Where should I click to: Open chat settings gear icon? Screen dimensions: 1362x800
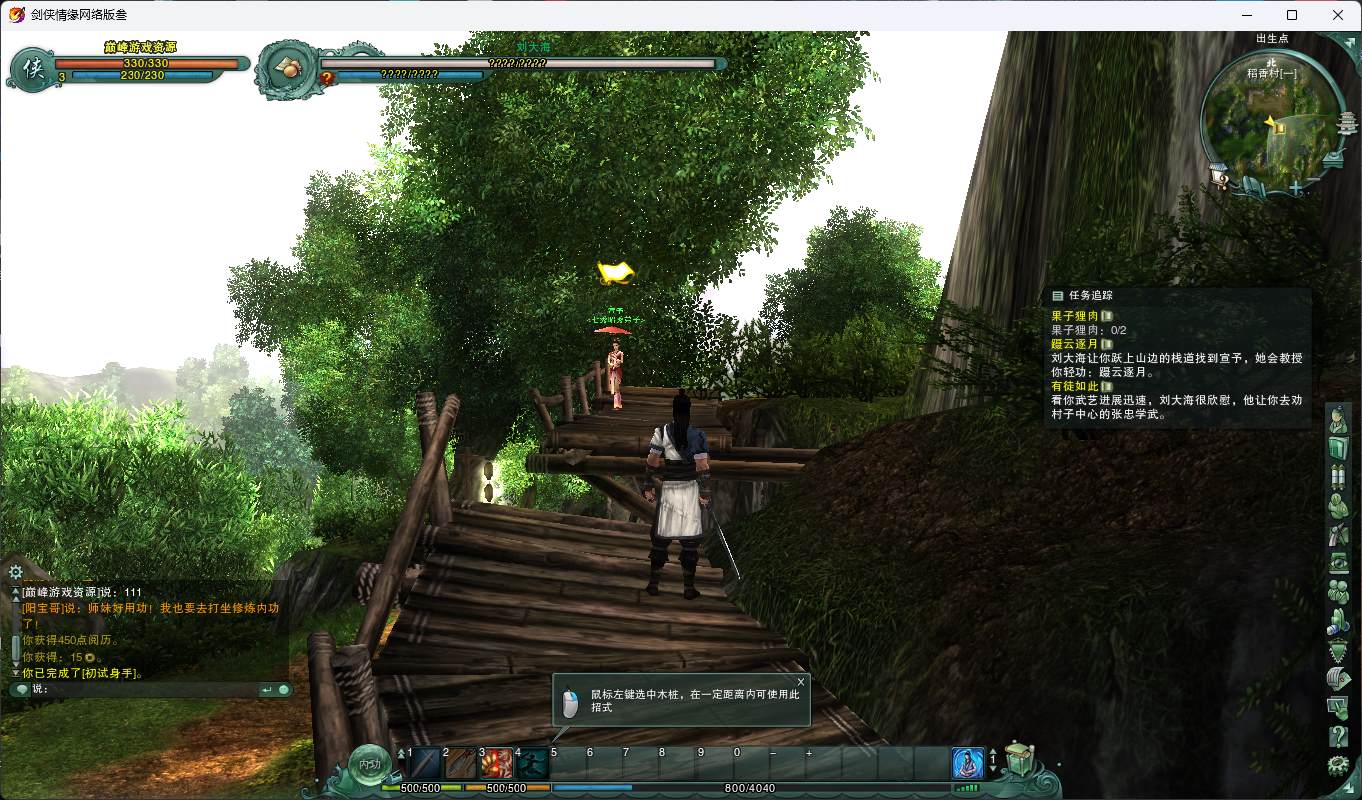(15, 572)
